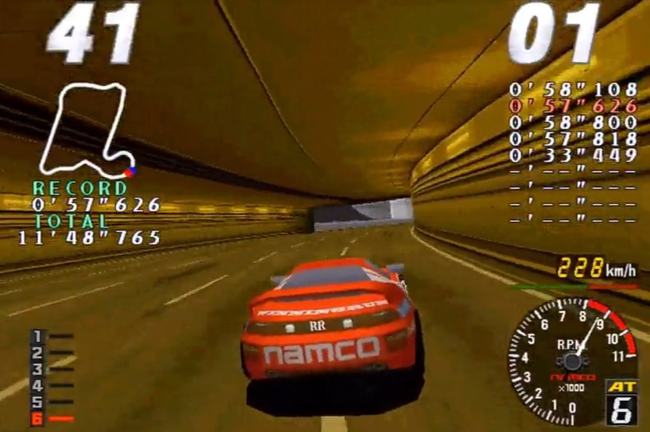Select the highlighted gear 6 in gear list
The width and height of the screenshot is (650, 432).
pos(37,419)
